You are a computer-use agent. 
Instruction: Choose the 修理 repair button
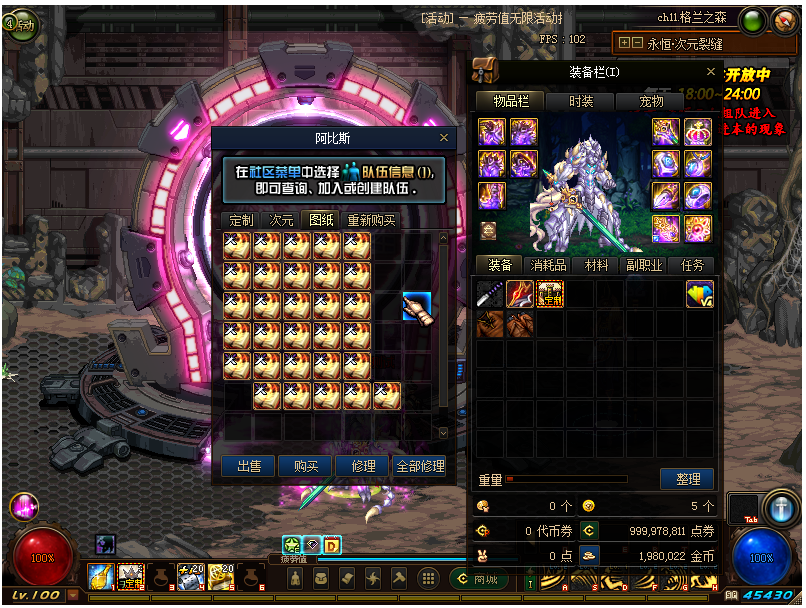point(363,466)
